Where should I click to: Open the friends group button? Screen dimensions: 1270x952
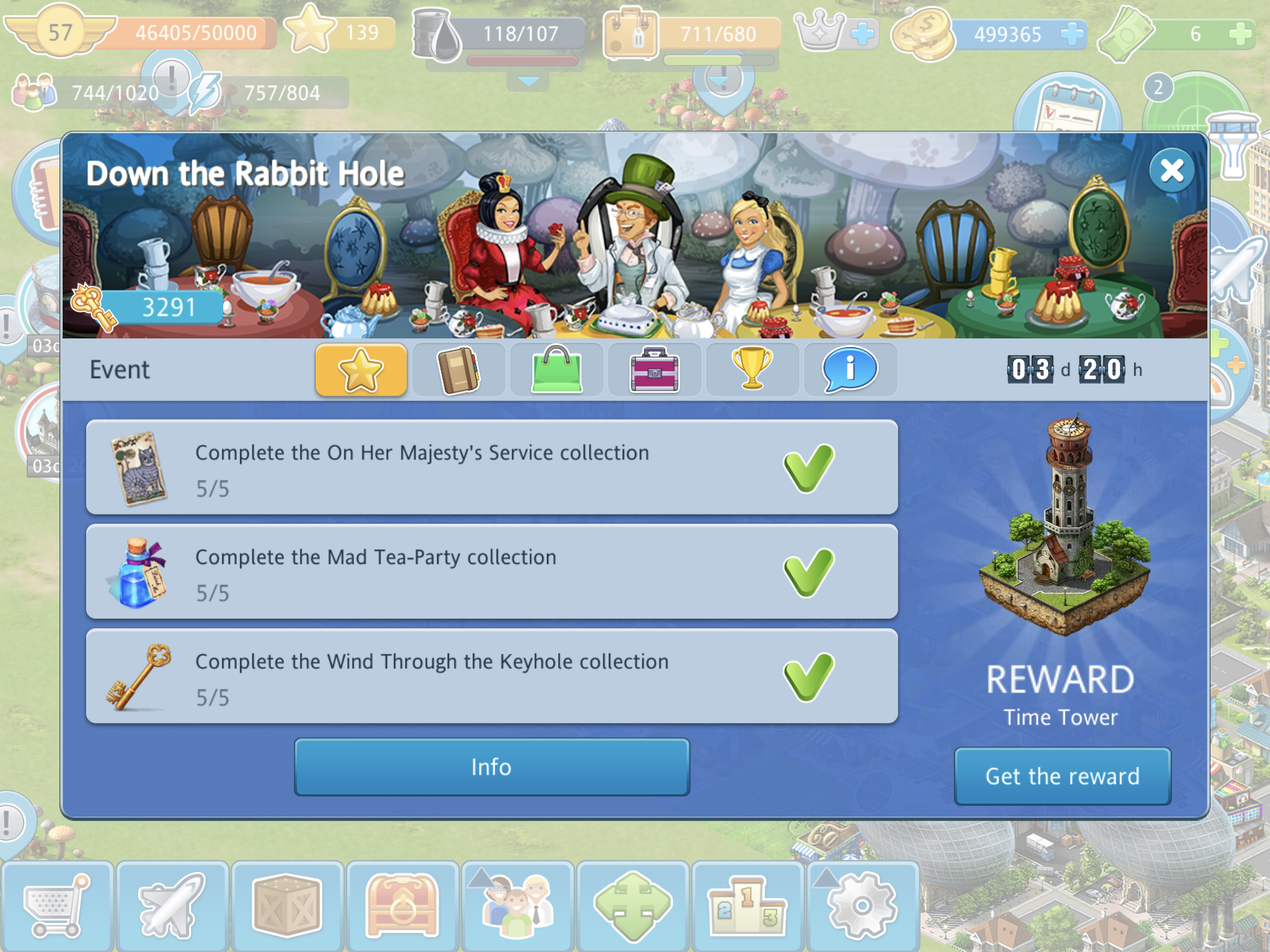[x=517, y=906]
